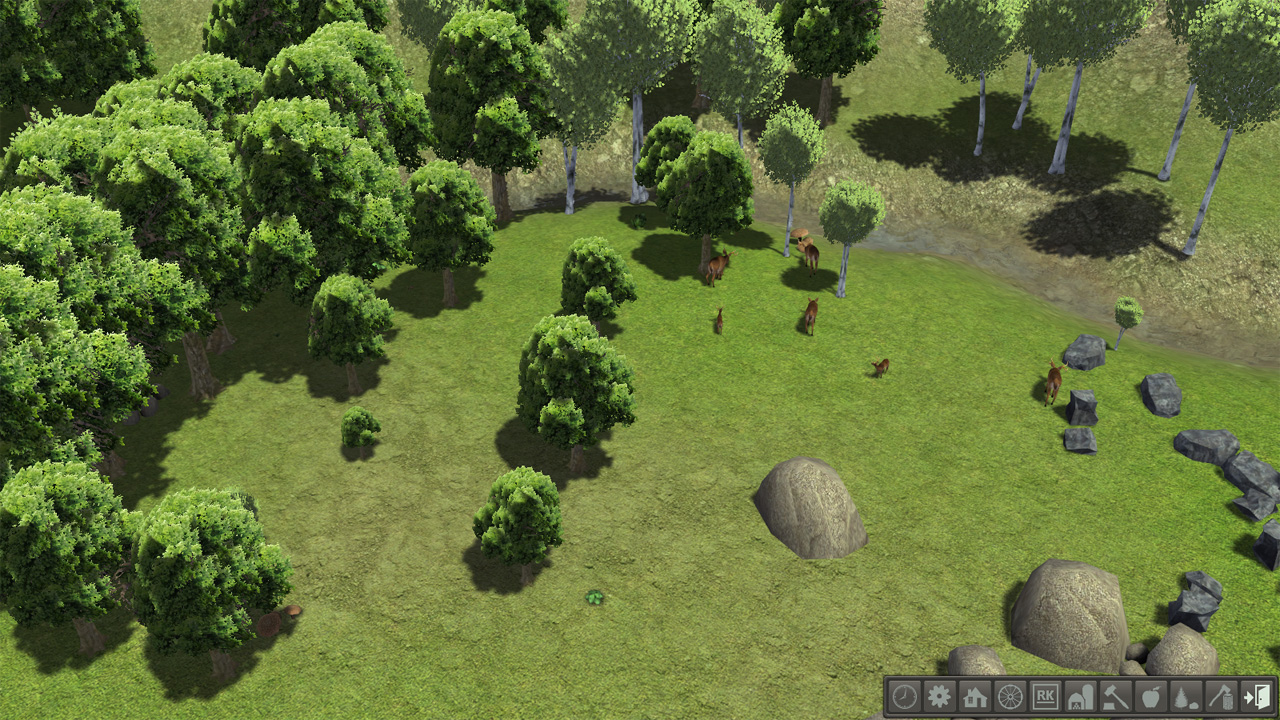Click the exit door icon
1280x720 pixels.
(1256, 696)
